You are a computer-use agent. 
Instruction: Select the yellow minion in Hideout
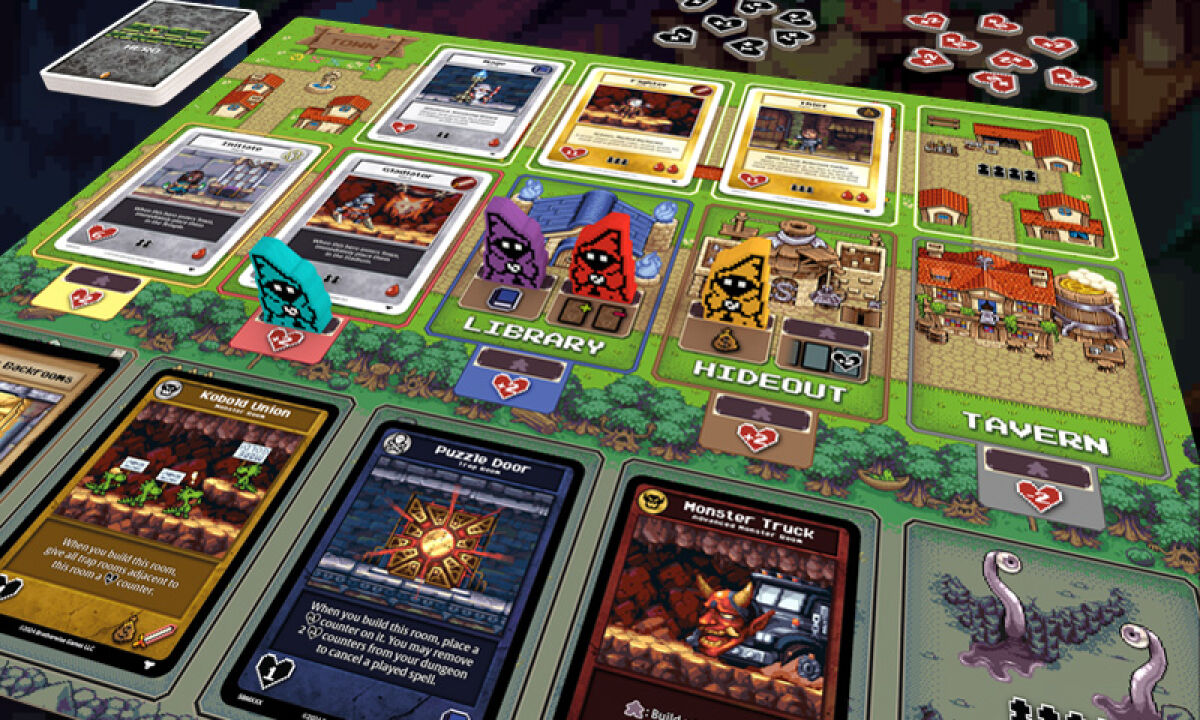[x=739, y=283]
